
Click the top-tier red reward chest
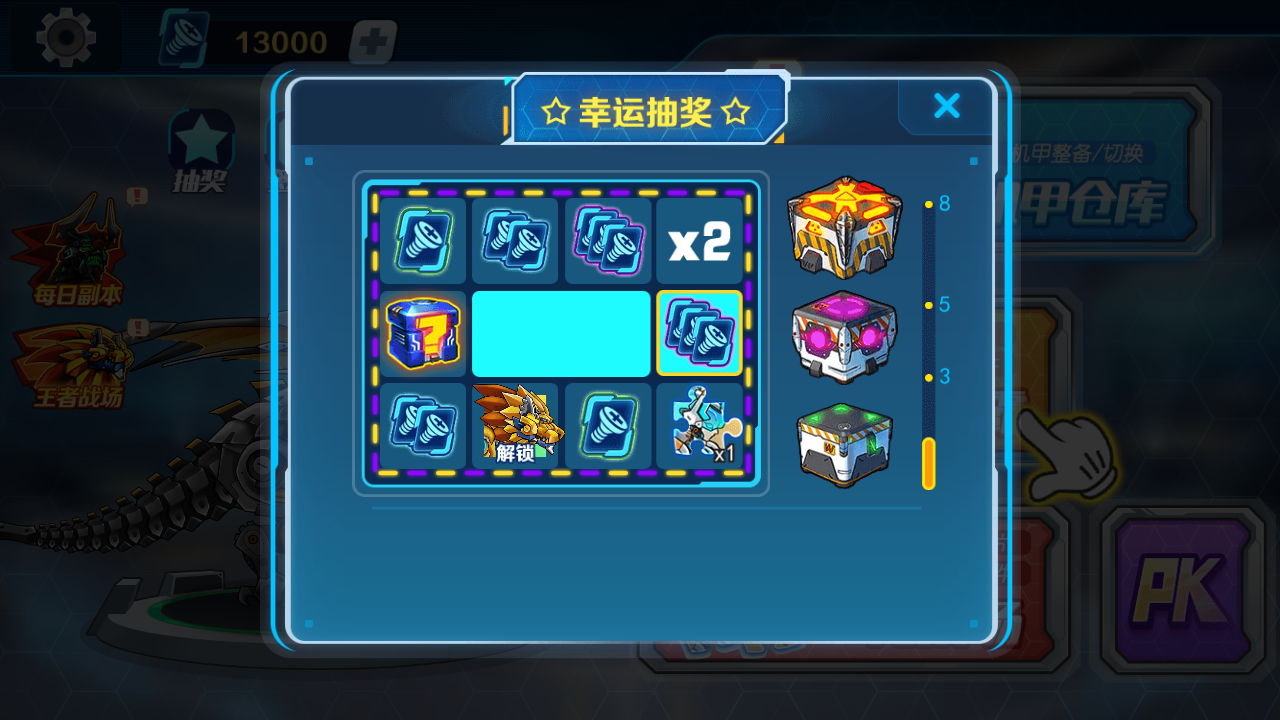click(843, 223)
